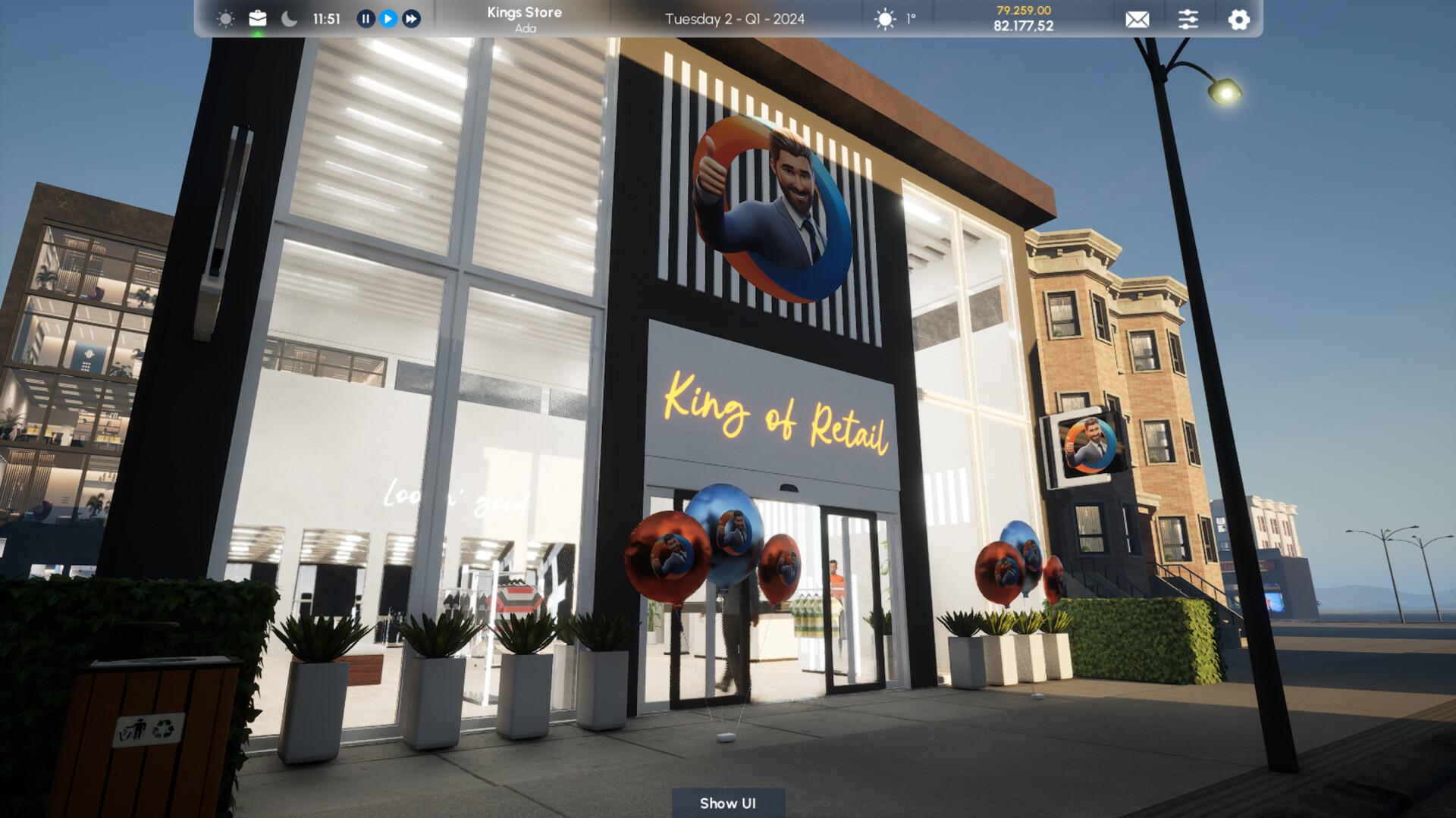Open the briefcase store management menu
Image resolution: width=1456 pixels, height=818 pixels.
[x=257, y=17]
